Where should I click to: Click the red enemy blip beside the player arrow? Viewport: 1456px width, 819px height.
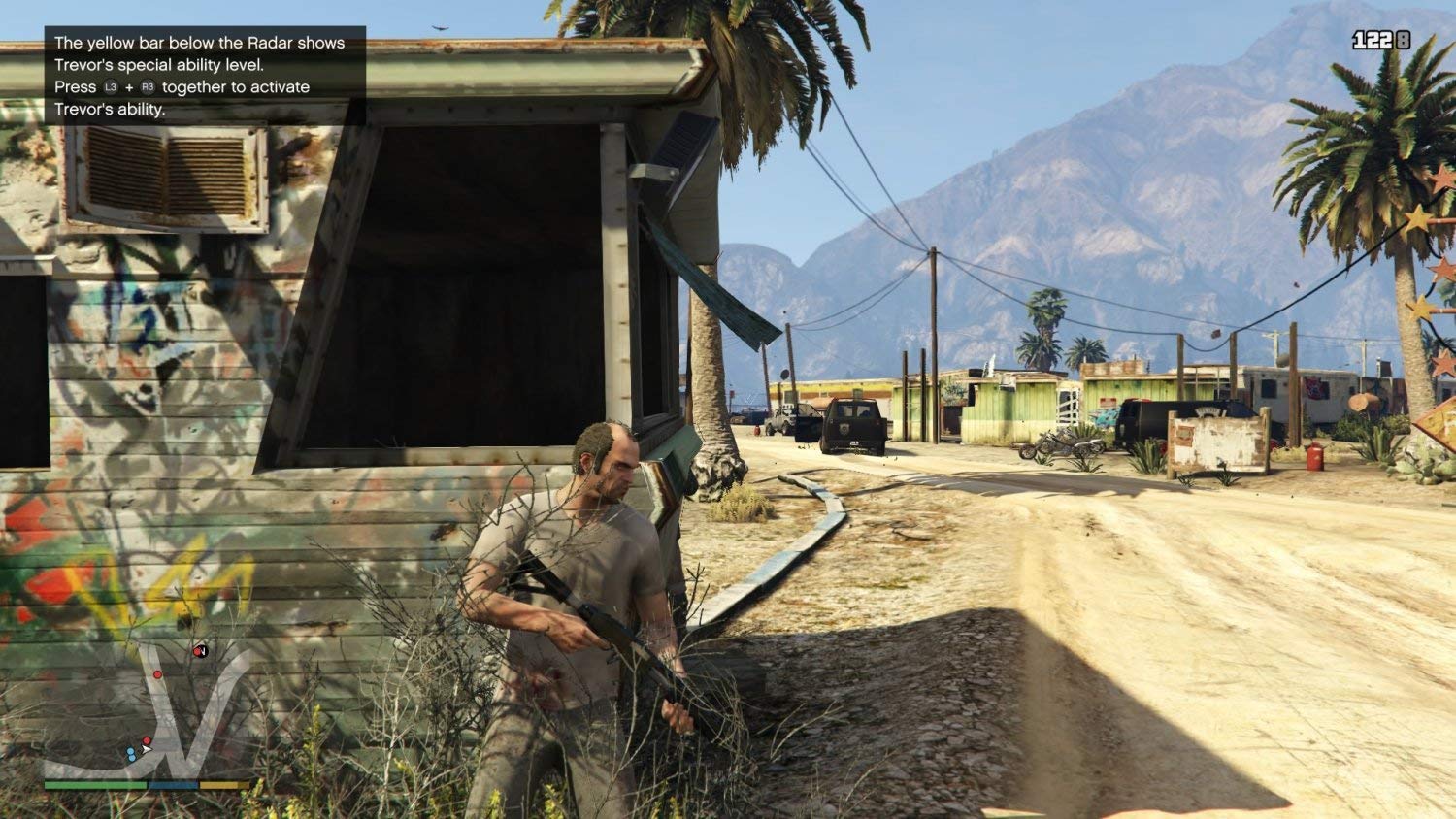click(147, 738)
